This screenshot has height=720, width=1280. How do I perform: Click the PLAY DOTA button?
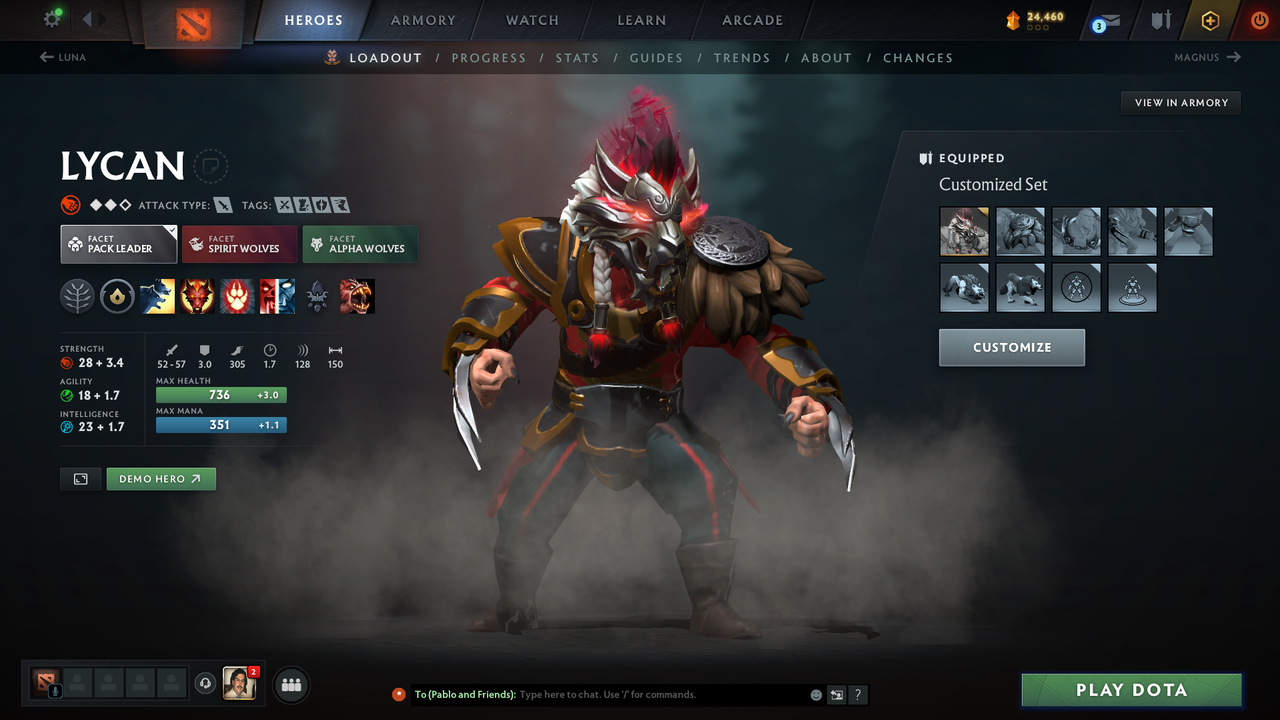click(1131, 689)
